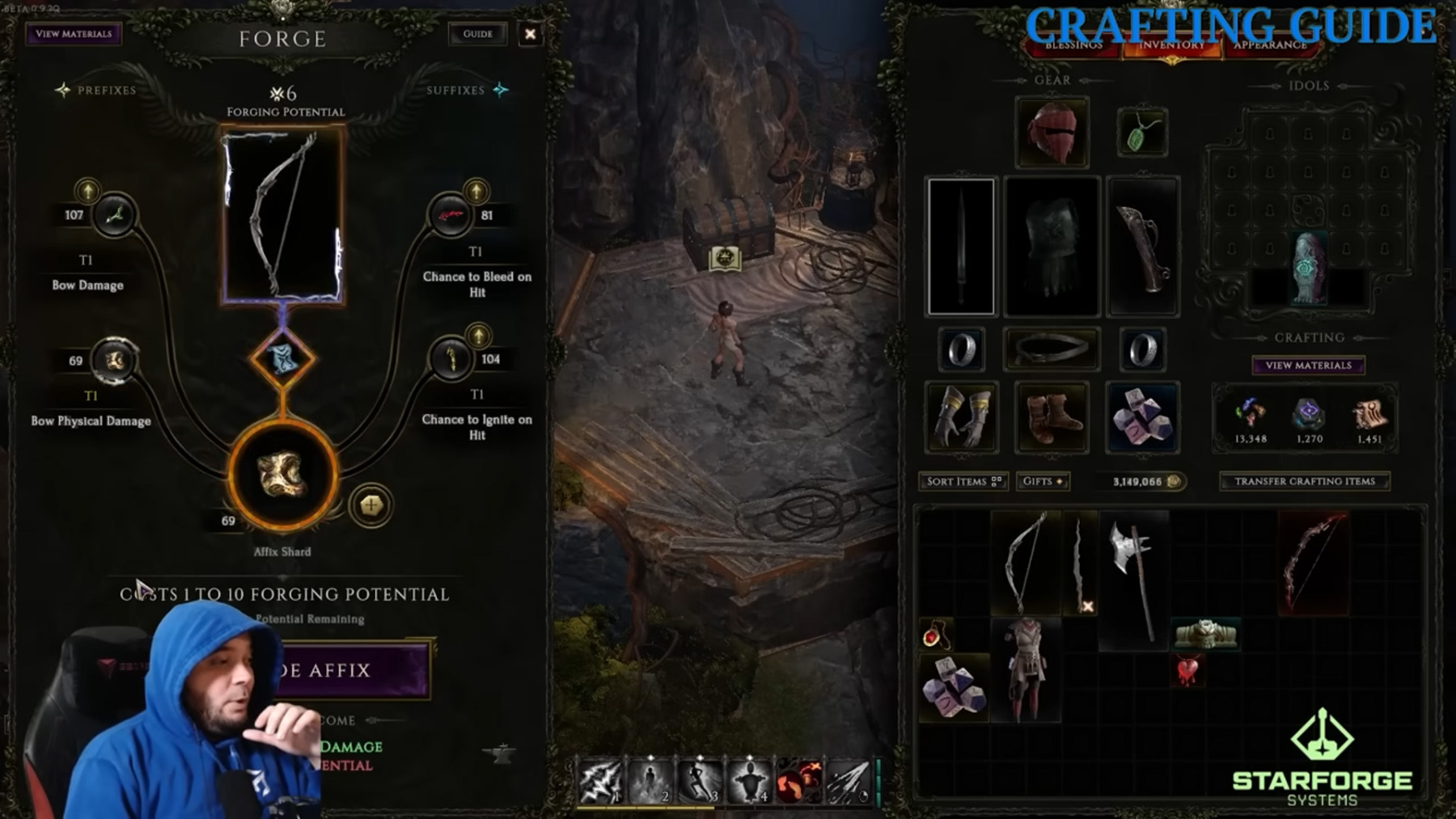
Task: Open View Materials under Crafting
Action: (x=1308, y=365)
